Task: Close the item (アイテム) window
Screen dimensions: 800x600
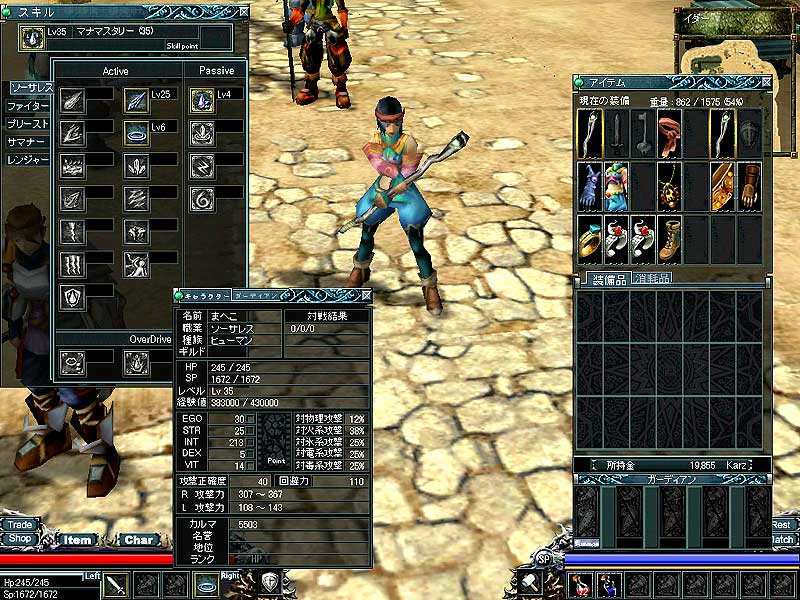Action: [x=765, y=82]
